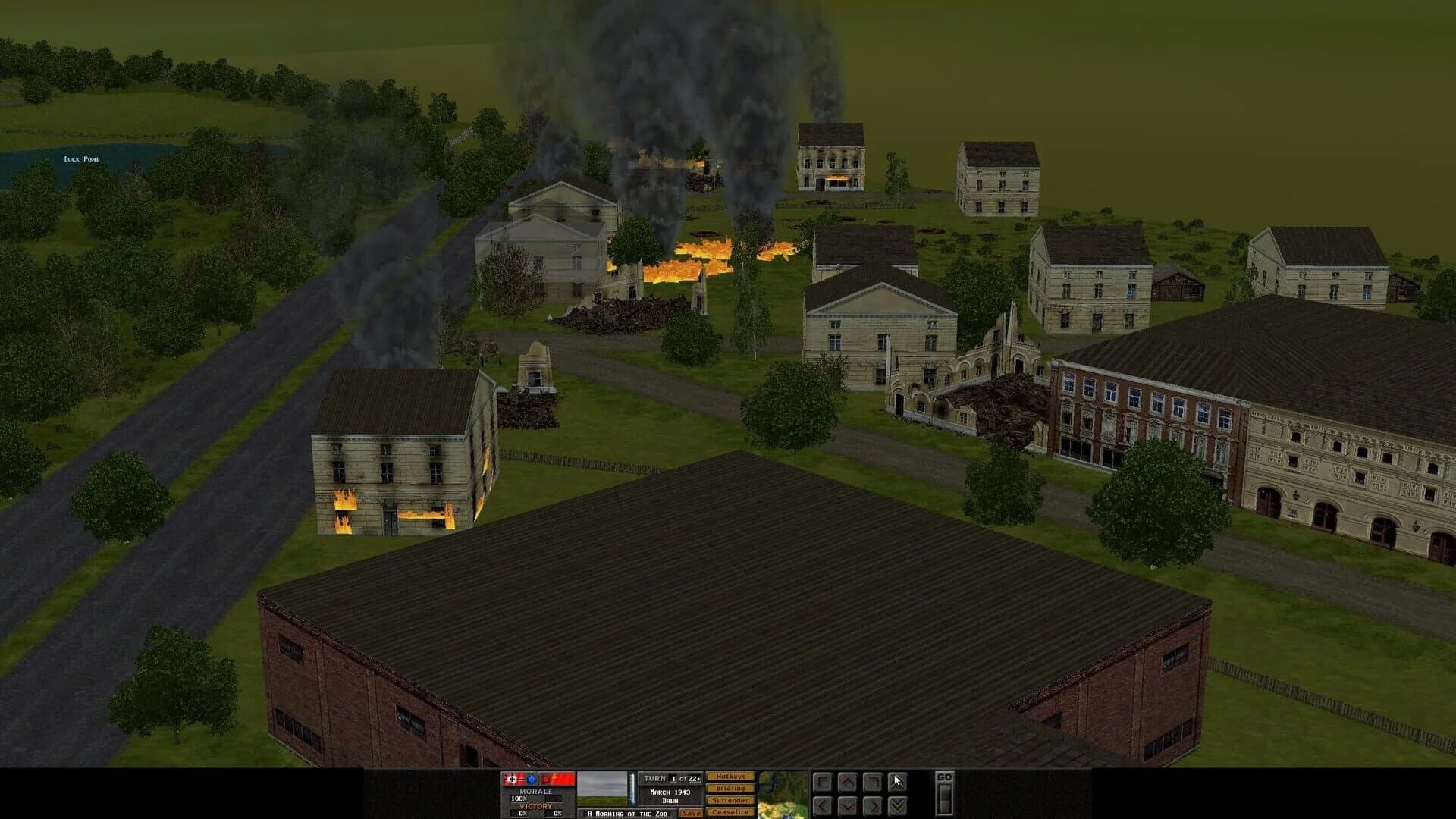Toggle the red flag objective indicator
The width and height of the screenshot is (1456, 819).
[x=557, y=779]
